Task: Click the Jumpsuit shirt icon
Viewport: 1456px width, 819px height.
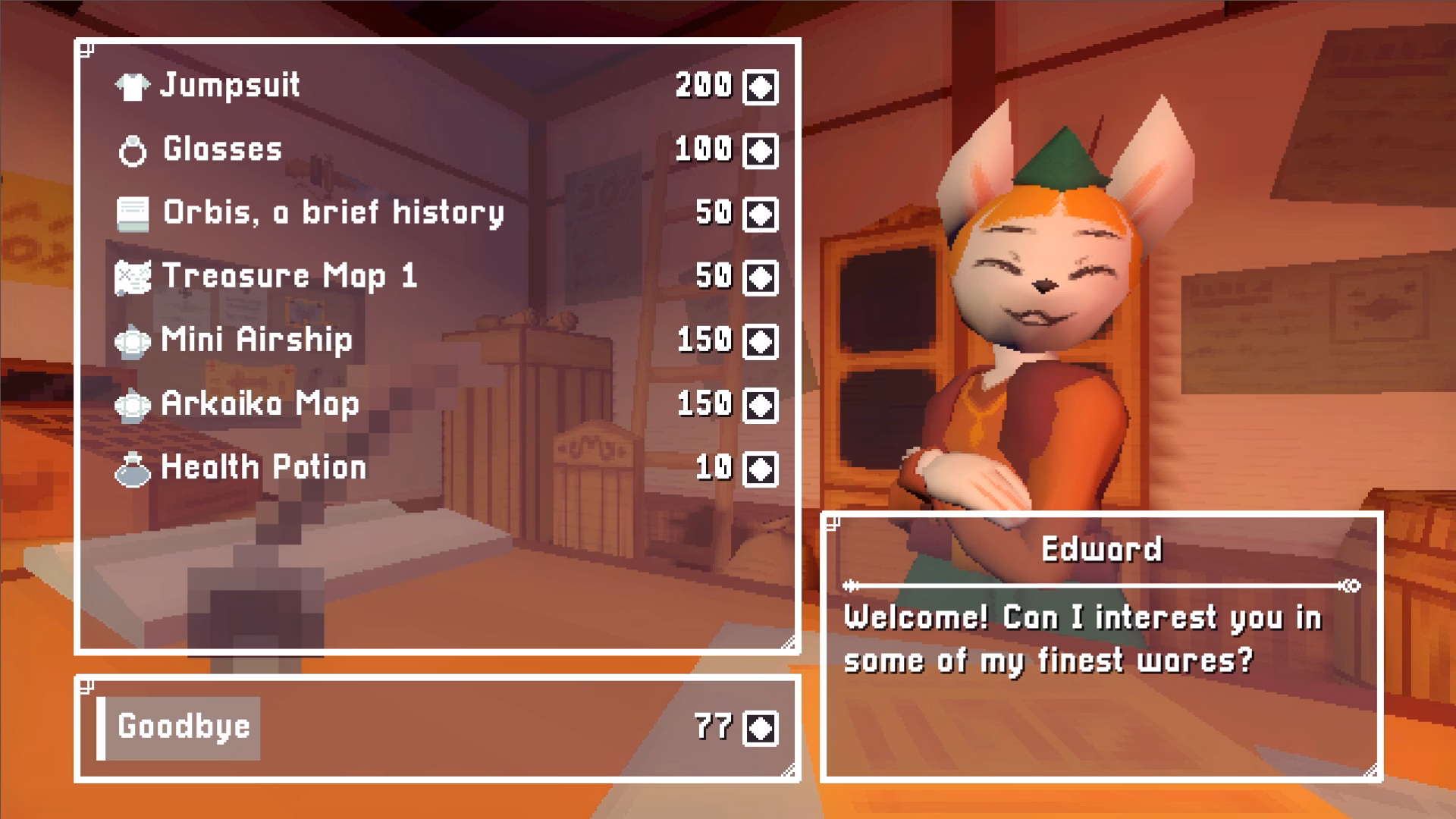Action: coord(133,86)
